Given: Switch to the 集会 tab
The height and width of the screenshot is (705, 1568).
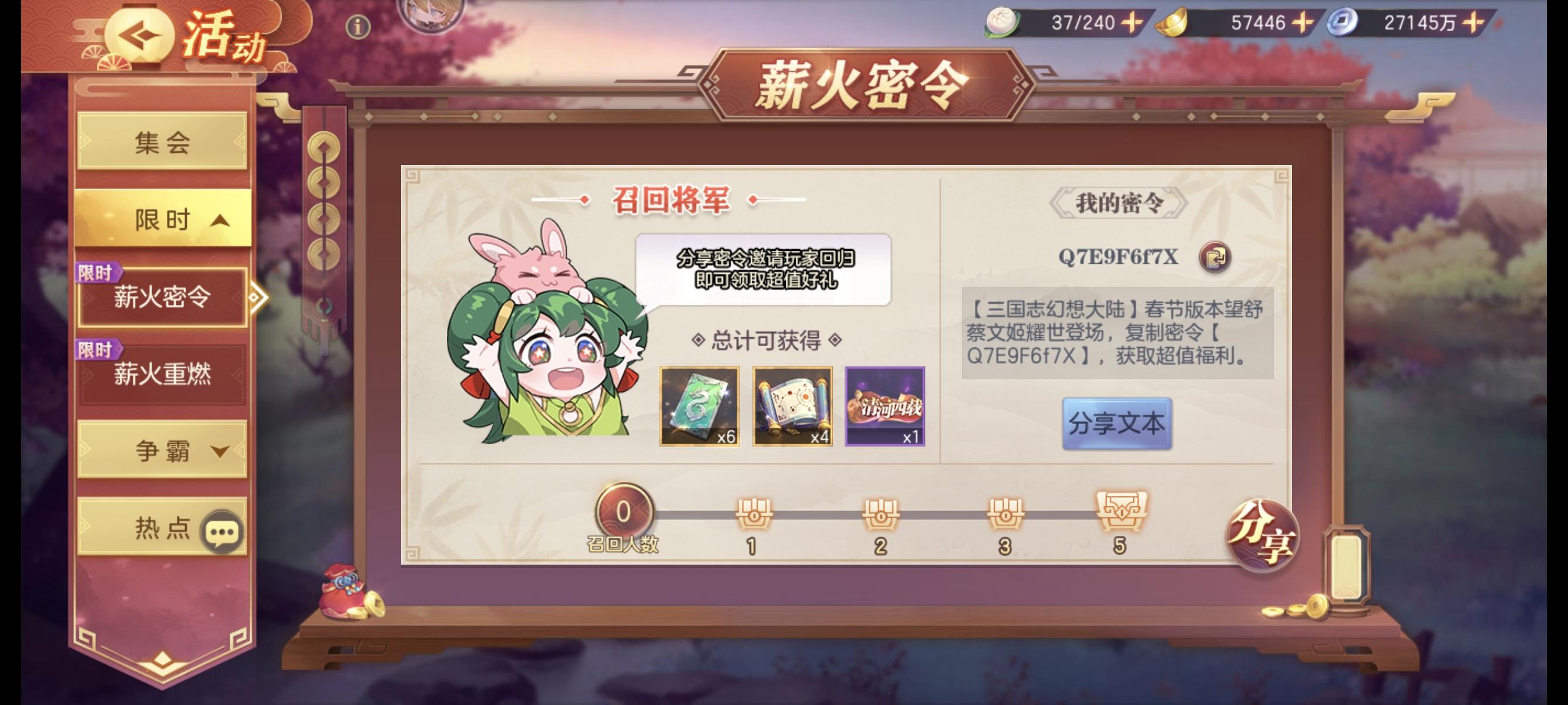Looking at the screenshot, I should (x=164, y=141).
